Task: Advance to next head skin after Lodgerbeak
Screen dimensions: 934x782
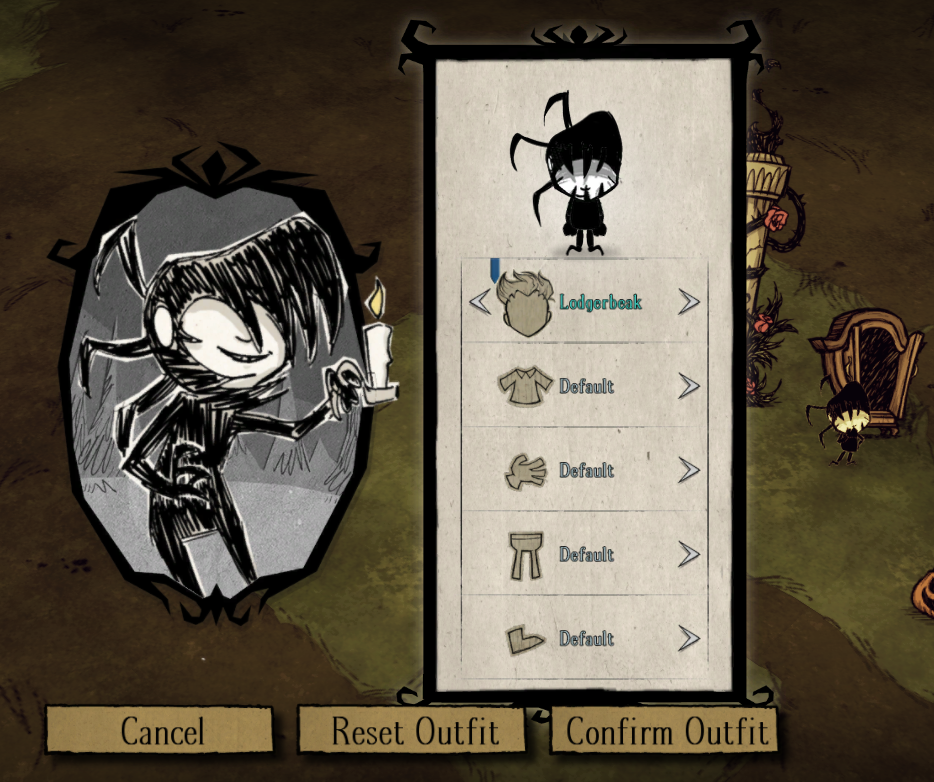Action: click(689, 301)
